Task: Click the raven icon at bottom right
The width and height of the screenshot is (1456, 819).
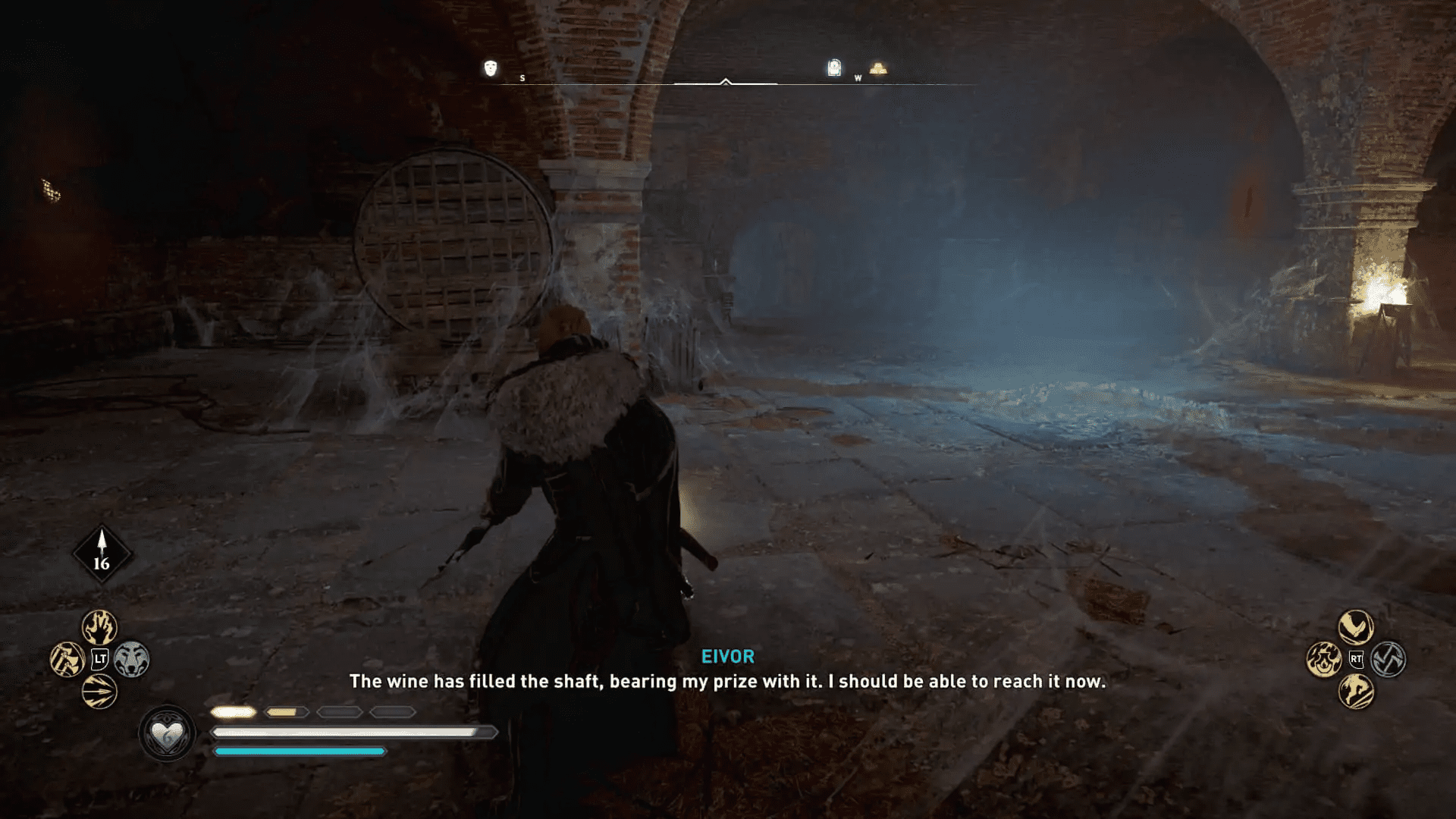Action: [1356, 626]
